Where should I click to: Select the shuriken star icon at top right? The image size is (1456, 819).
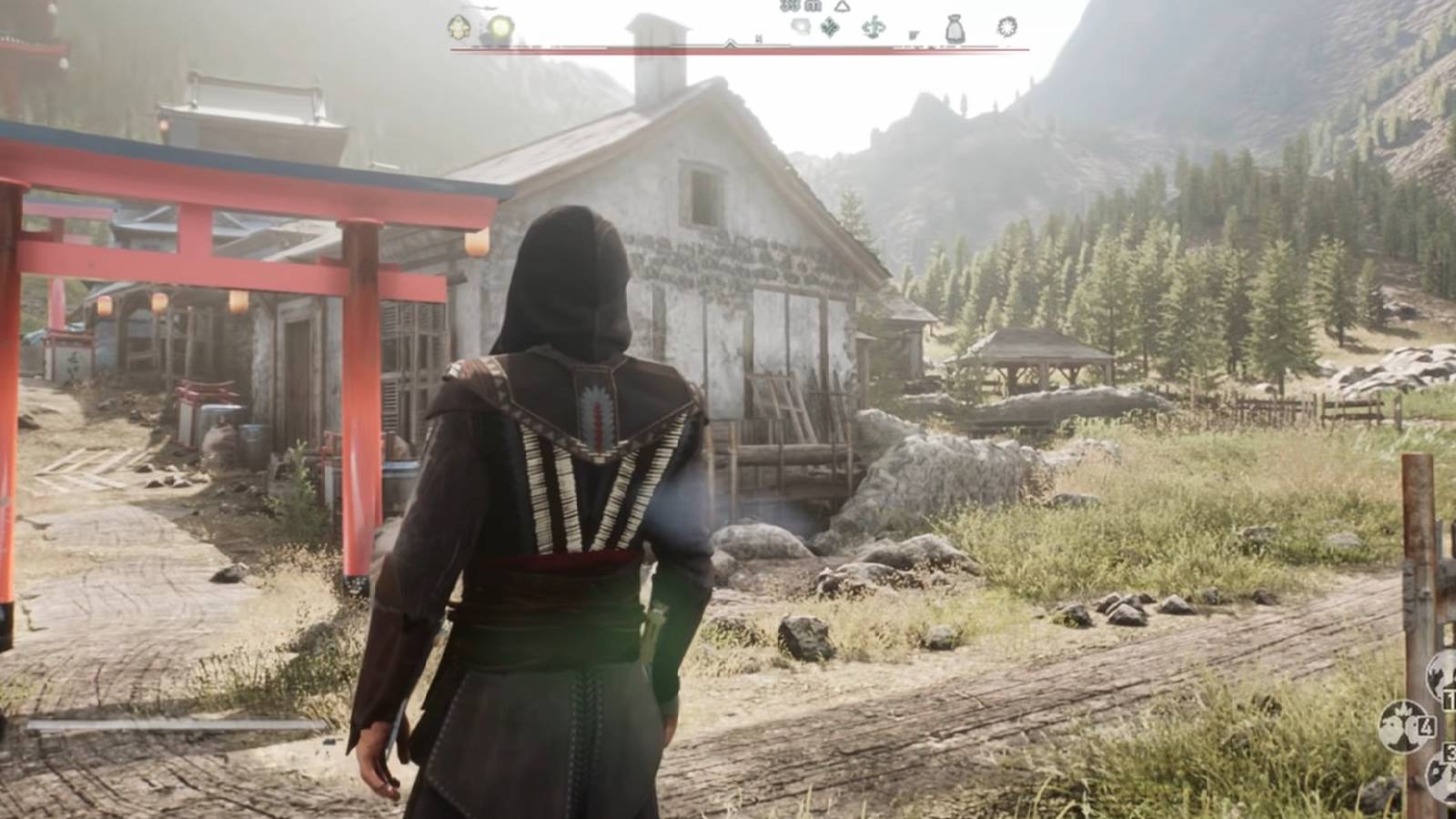pyautogui.click(x=1005, y=27)
